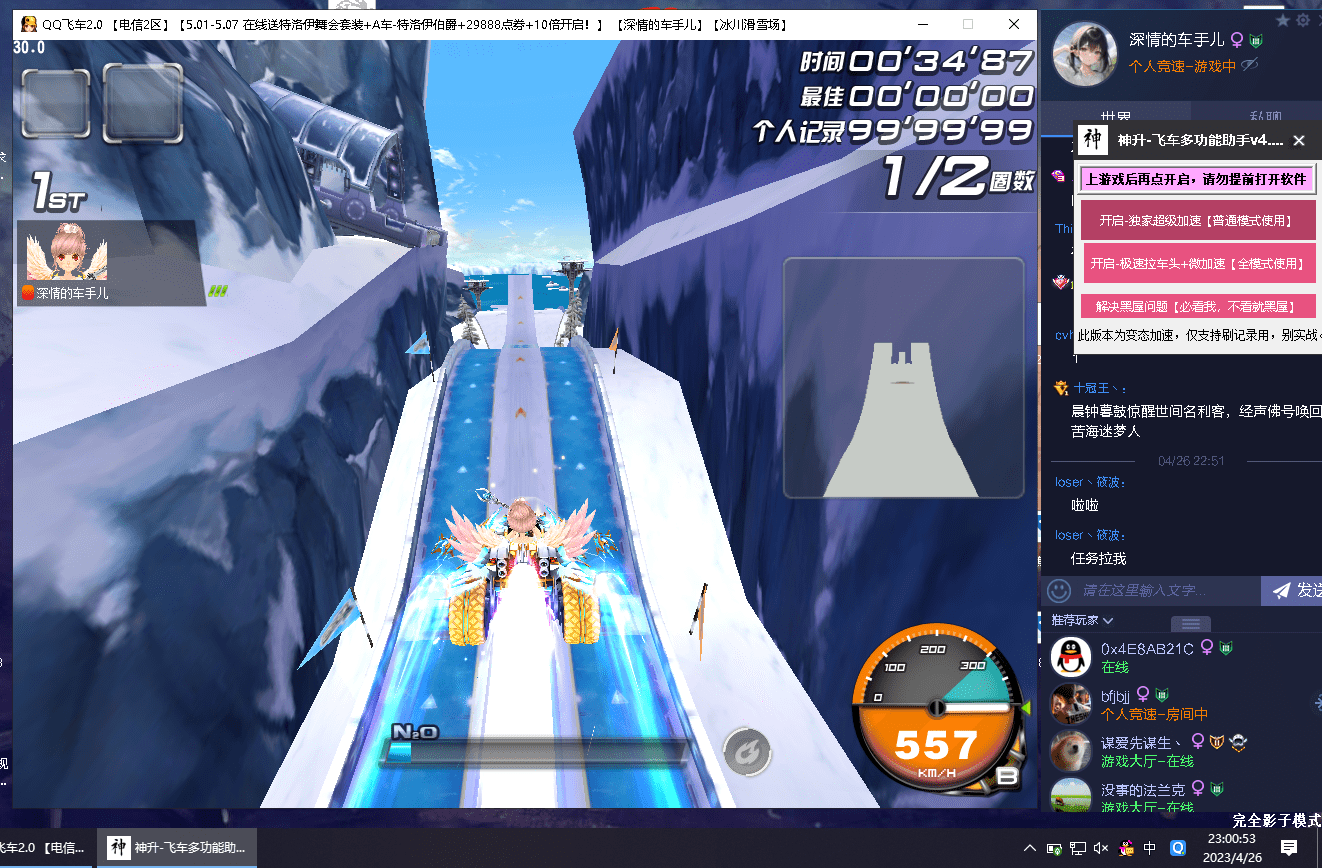The image size is (1322, 868).
Task: Open the 谋爱先谋生 player row
Action: click(1140, 742)
